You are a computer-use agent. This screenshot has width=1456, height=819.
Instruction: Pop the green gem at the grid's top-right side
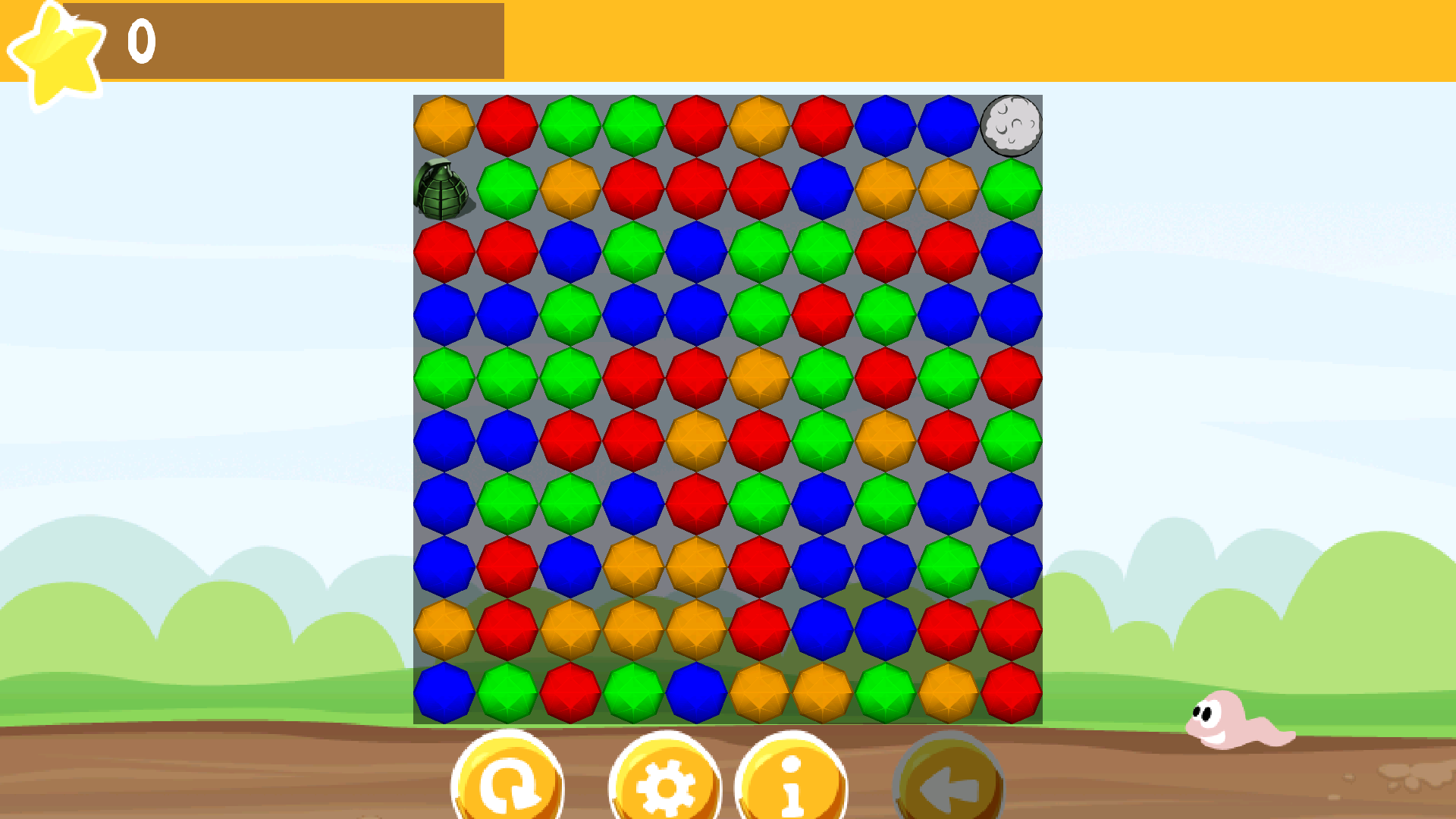pos(1012,188)
